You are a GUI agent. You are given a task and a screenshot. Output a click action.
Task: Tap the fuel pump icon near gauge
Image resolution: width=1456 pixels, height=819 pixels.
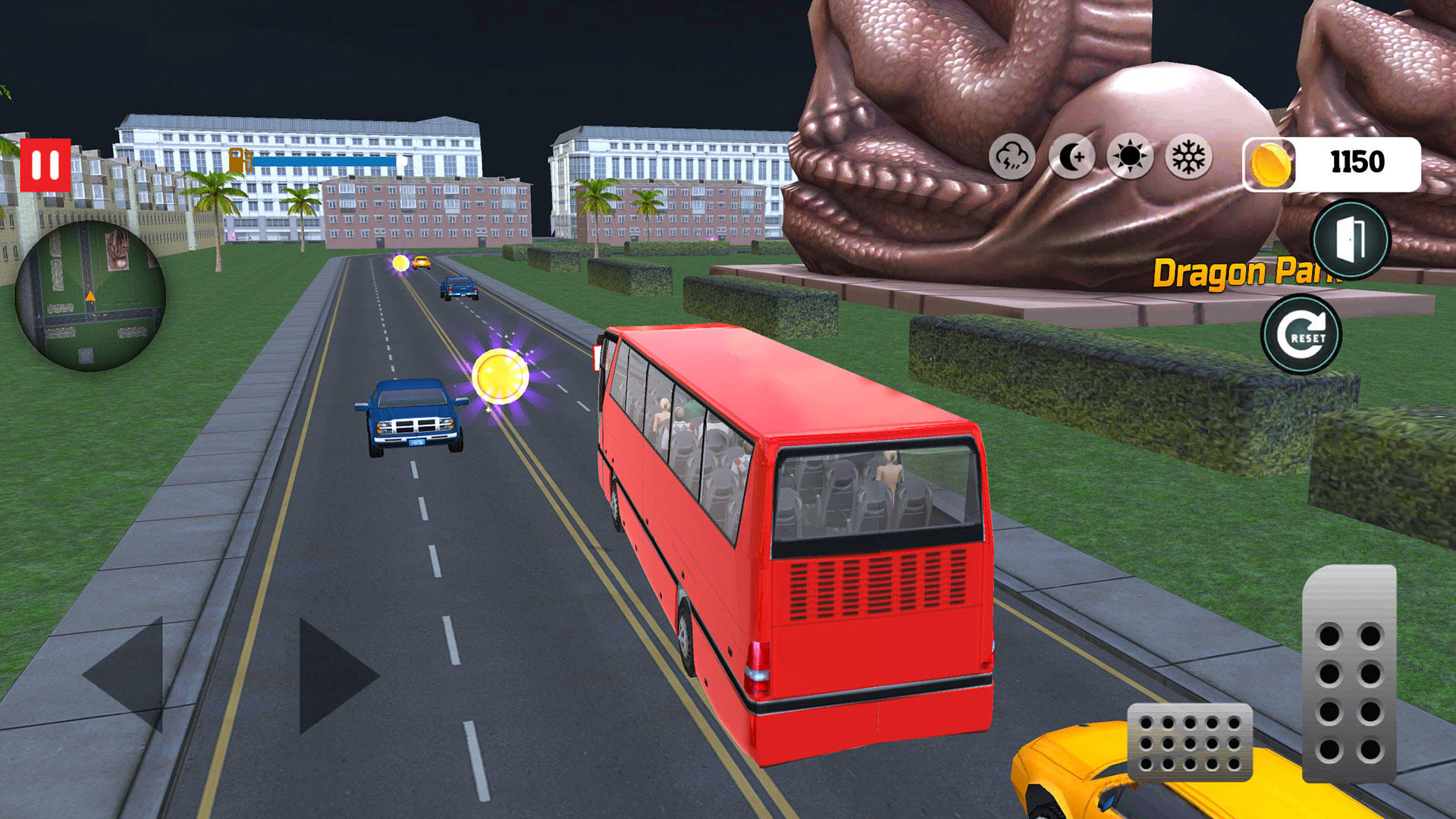(239, 160)
